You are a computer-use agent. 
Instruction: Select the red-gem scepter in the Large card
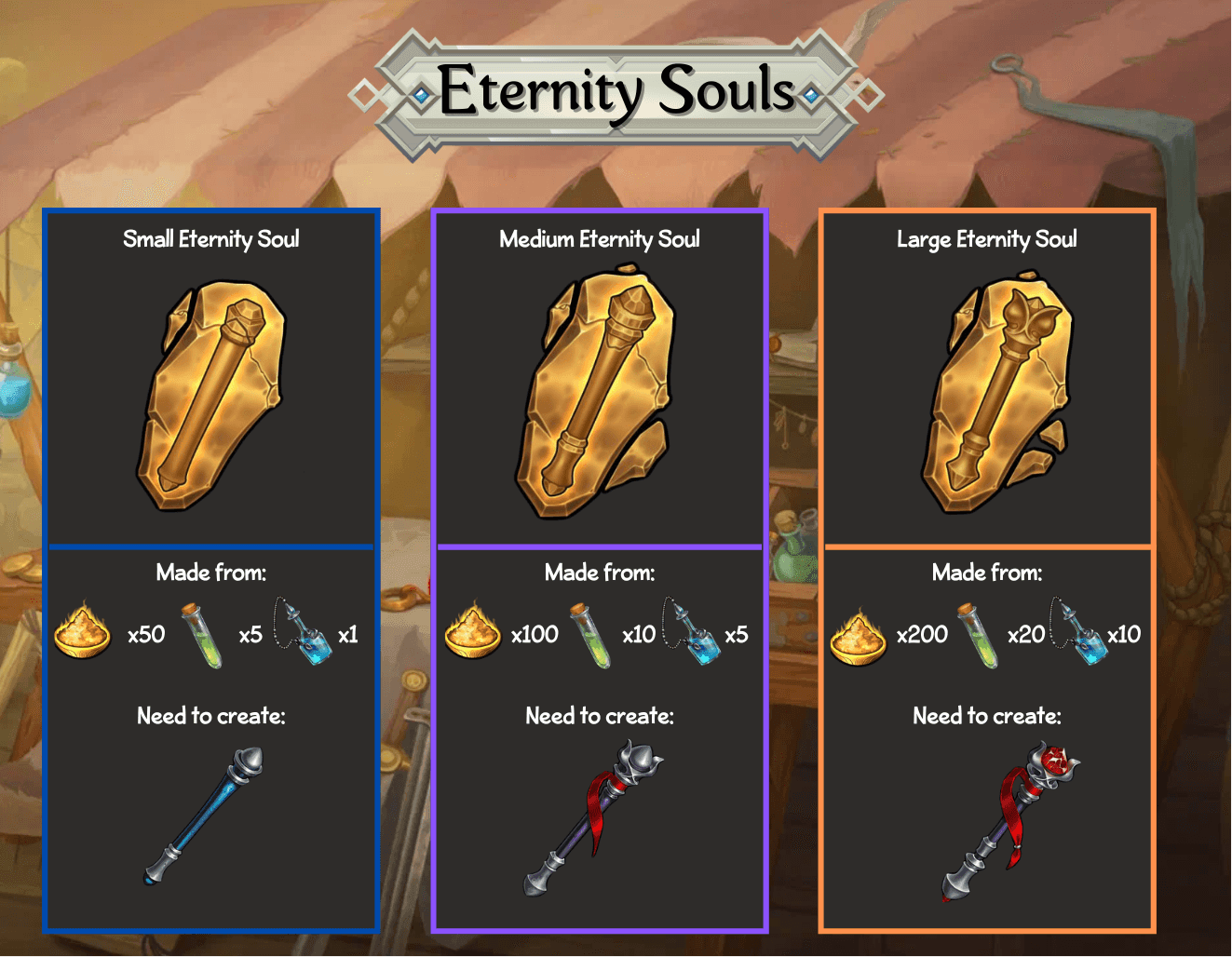coord(1009,819)
